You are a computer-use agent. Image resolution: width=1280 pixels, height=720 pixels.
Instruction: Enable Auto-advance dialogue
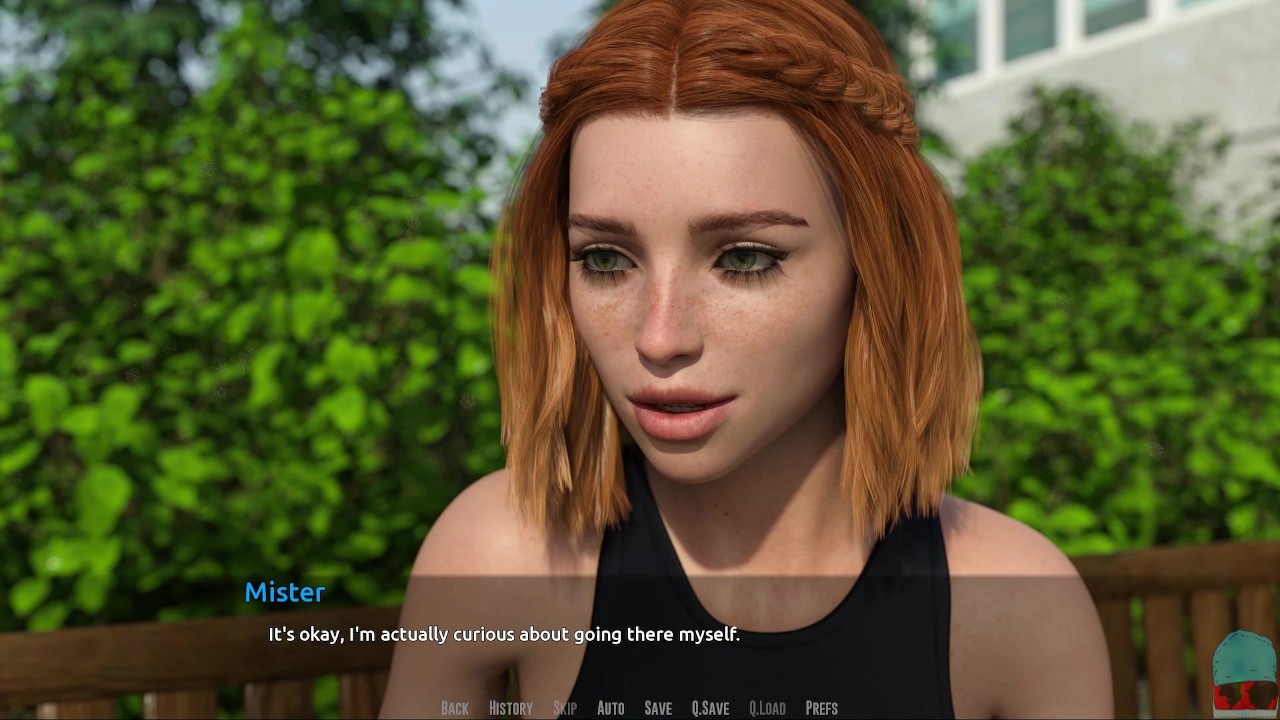click(x=610, y=708)
